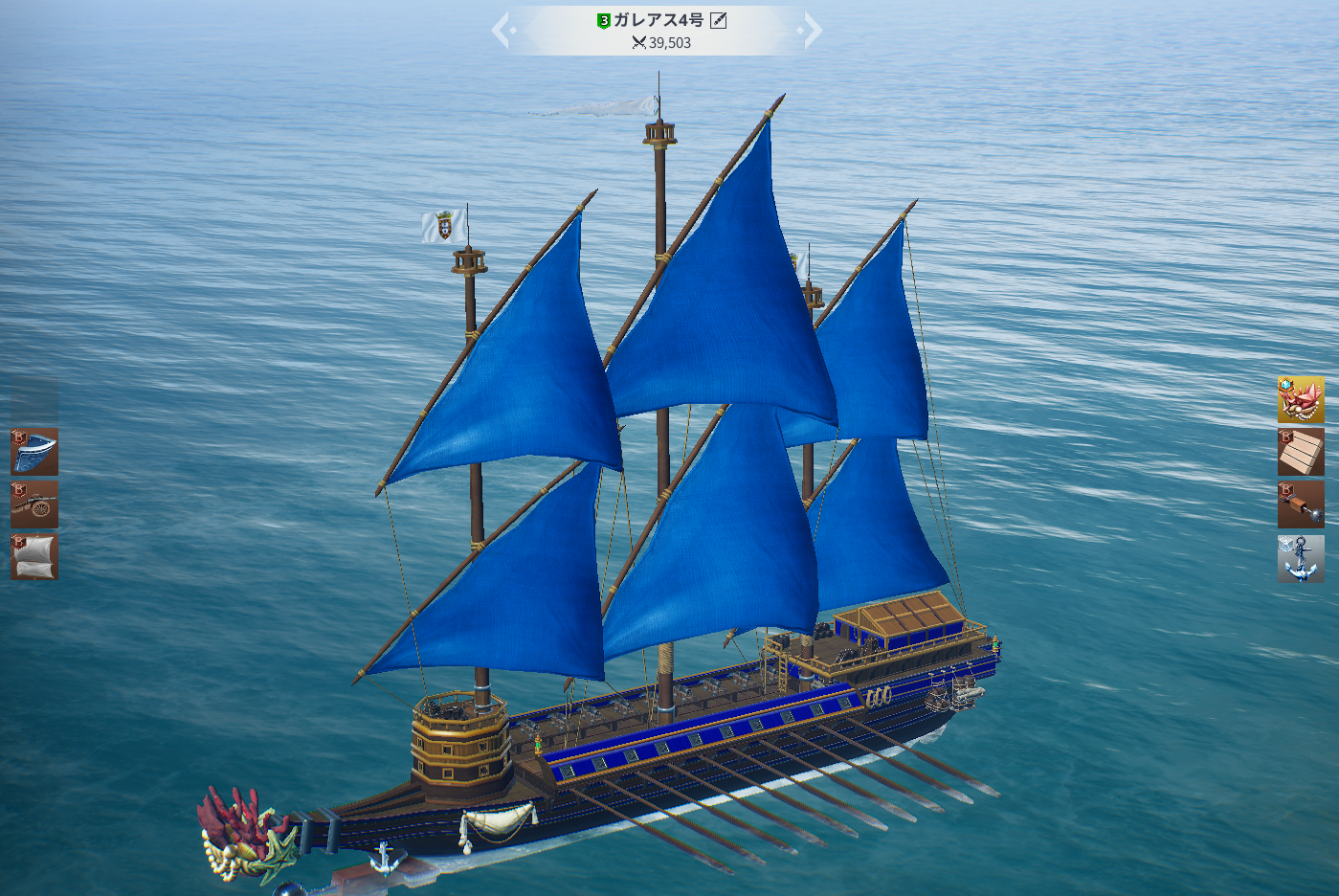Viewport: 1339px width, 896px height.
Task: Select the red coral figurehead slot
Action: coord(1301,400)
